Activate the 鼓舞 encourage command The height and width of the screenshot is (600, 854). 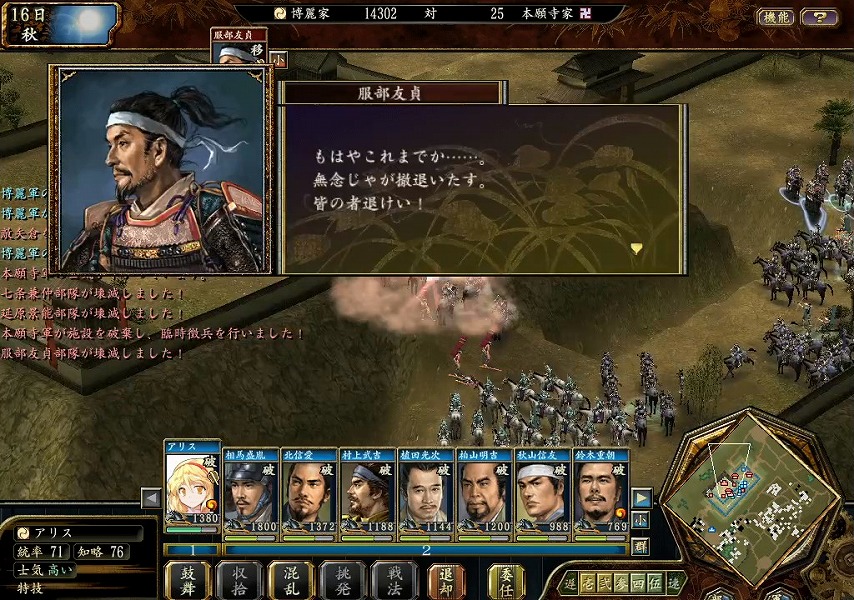coord(188,580)
